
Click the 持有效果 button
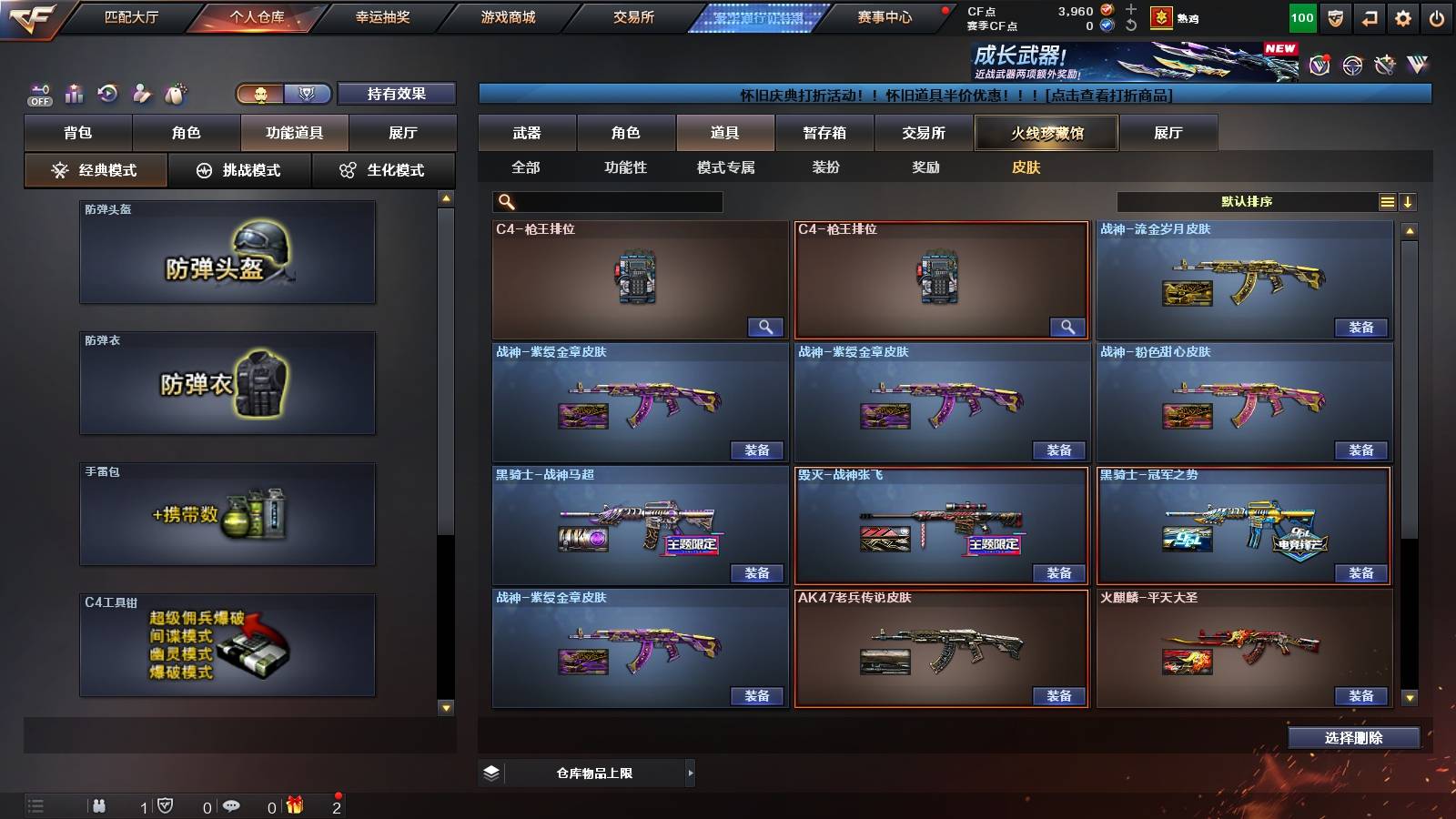(x=397, y=94)
